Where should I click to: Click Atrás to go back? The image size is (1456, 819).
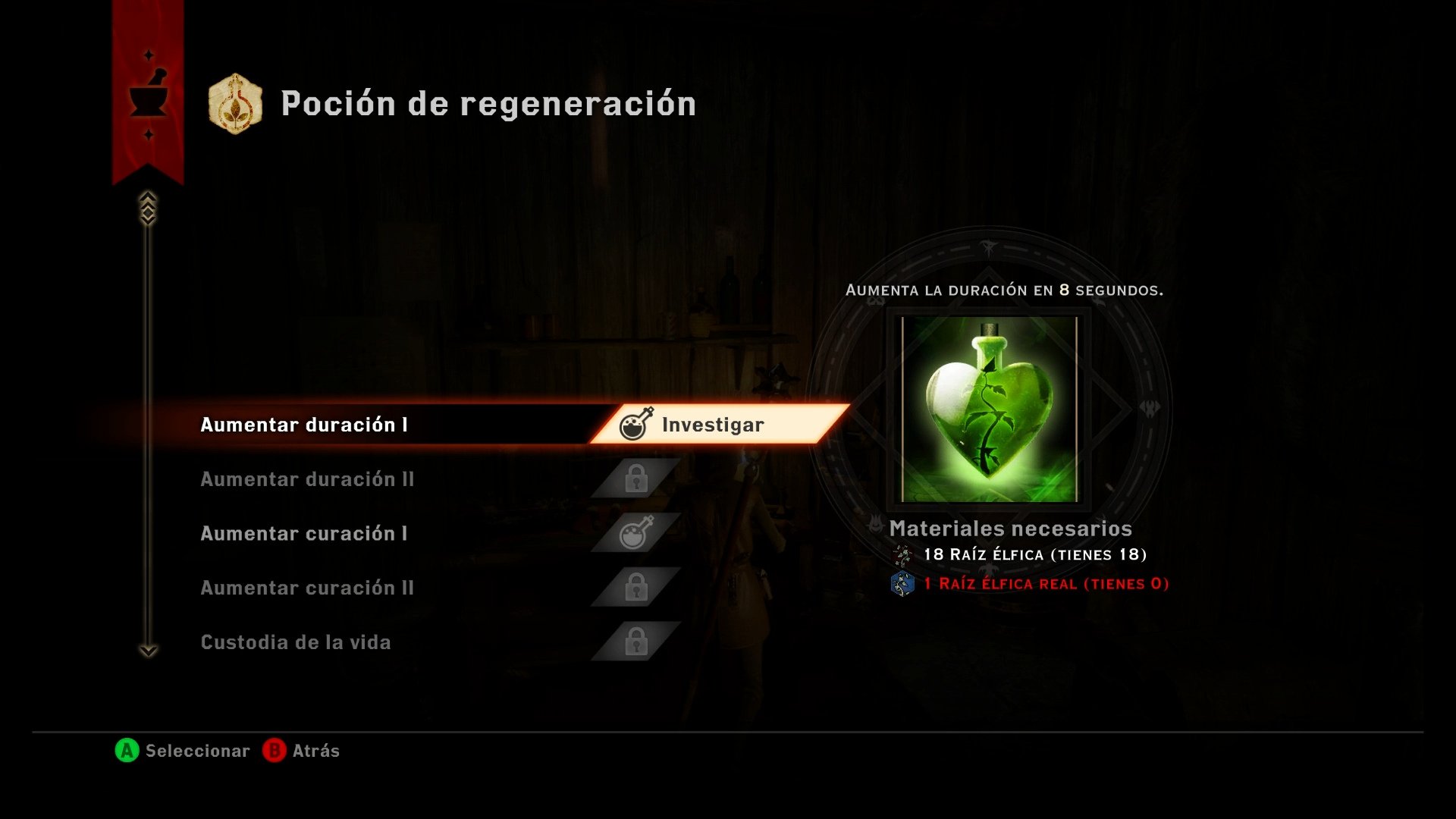click(316, 751)
